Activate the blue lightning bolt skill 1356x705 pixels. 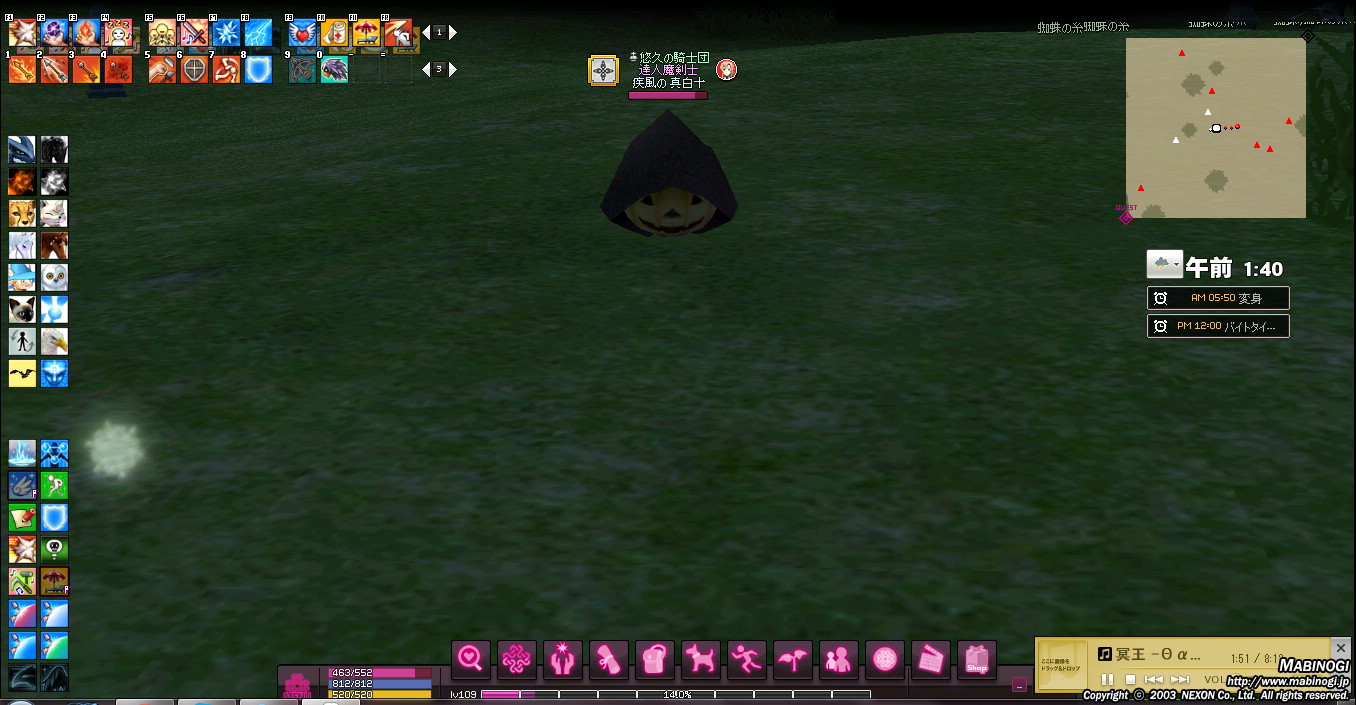pyautogui.click(x=258, y=33)
